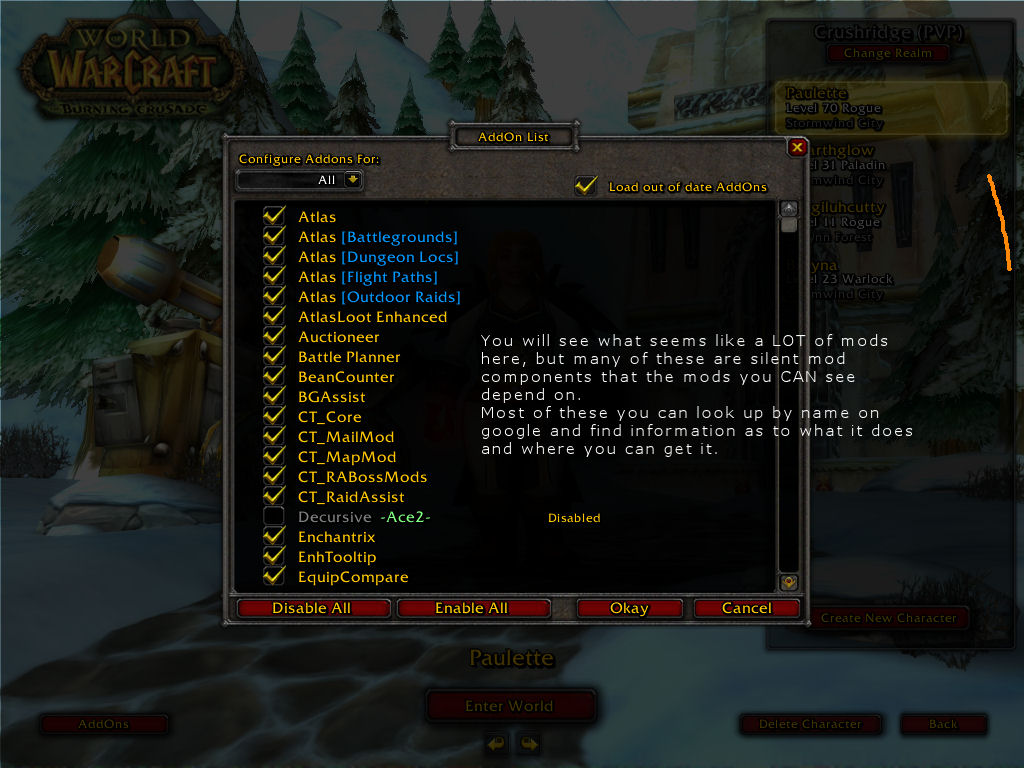Close the AddOn List window
This screenshot has width=1024, height=768.
click(797, 148)
